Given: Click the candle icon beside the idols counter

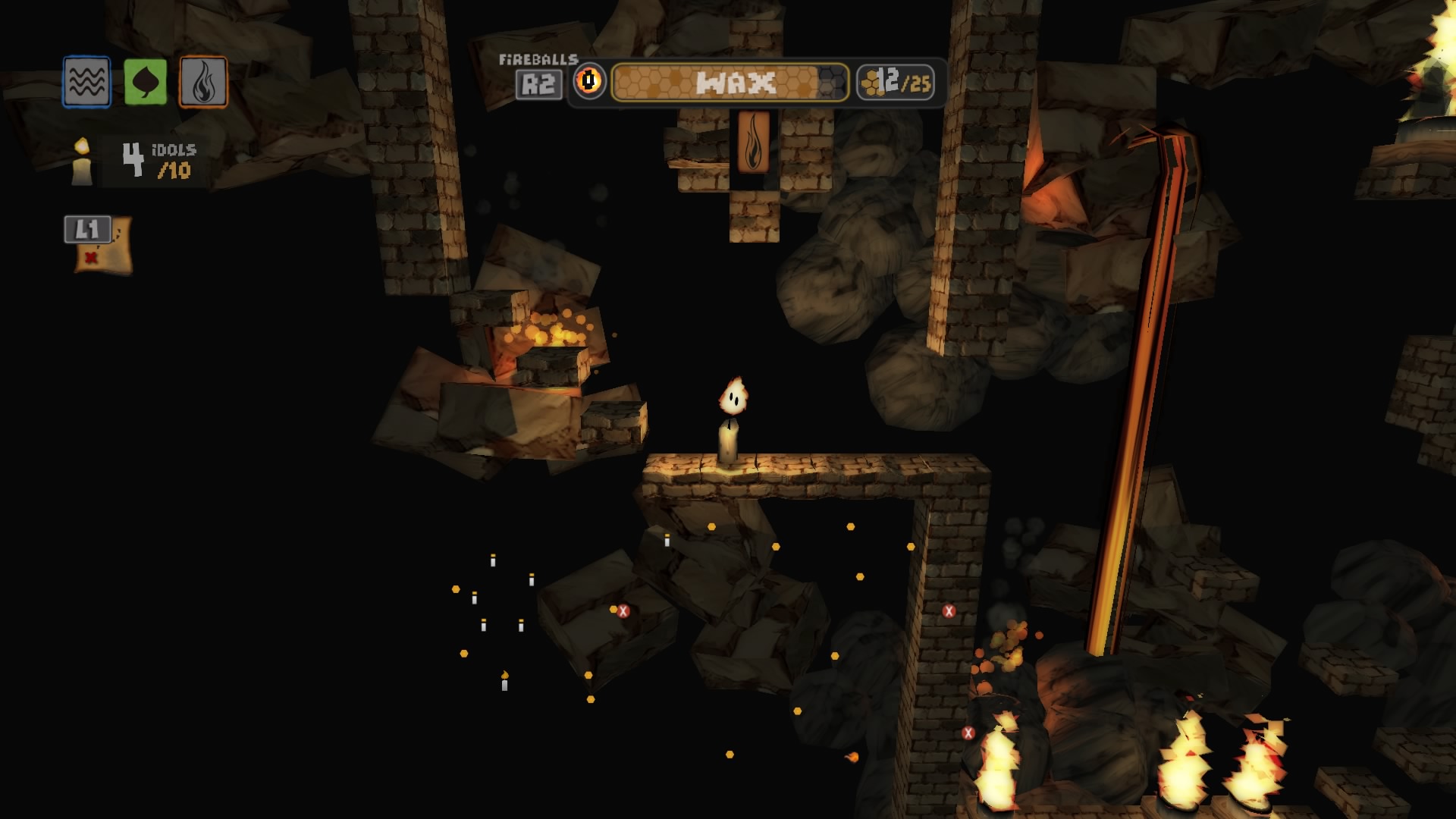Looking at the screenshot, I should click(x=80, y=162).
